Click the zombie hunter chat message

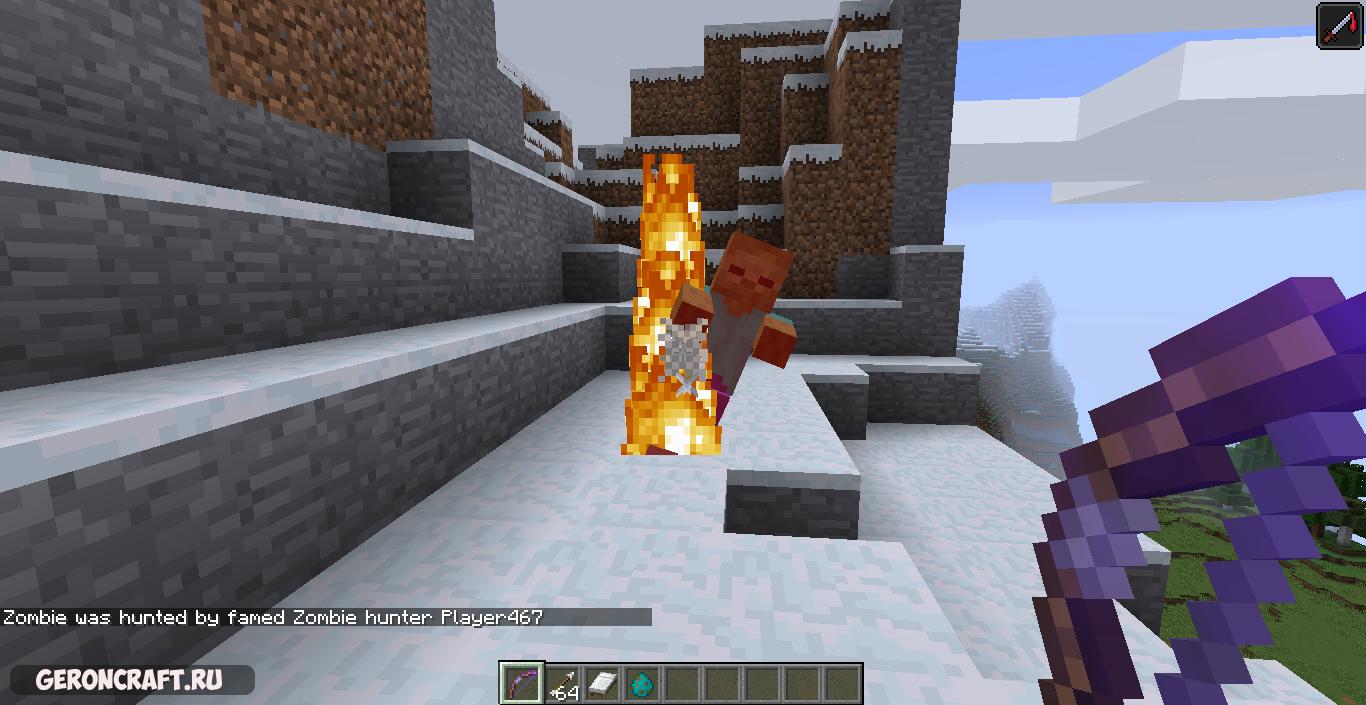[x=273, y=617]
